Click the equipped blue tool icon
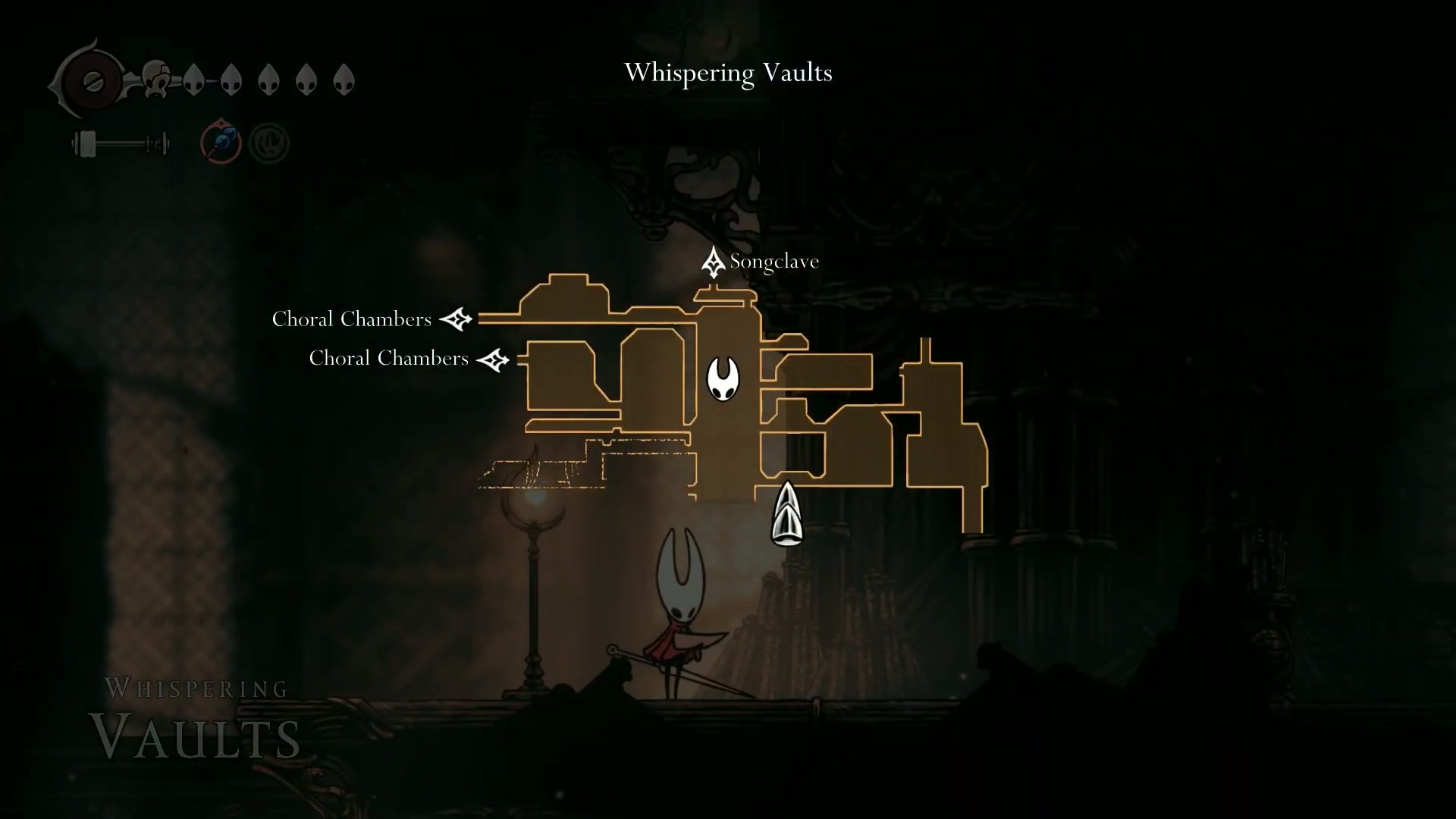Screen dimensions: 1456x819 coord(221,142)
